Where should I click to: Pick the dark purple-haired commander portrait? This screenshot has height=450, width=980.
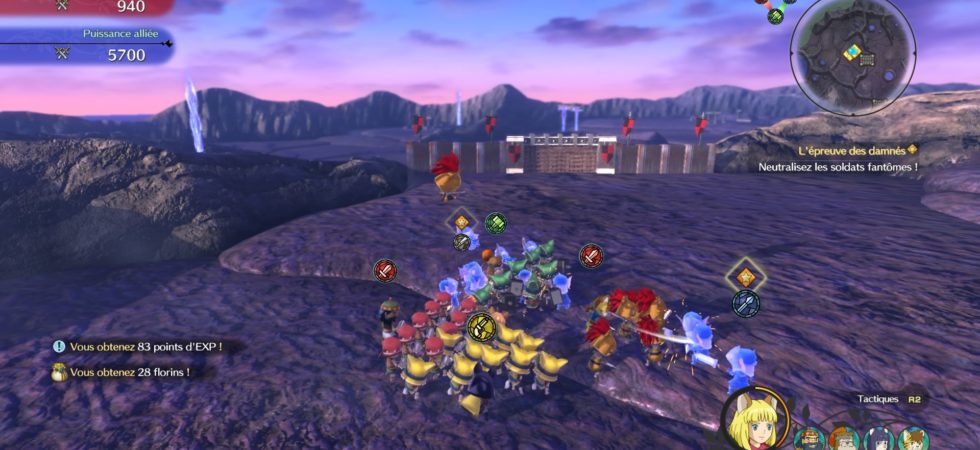click(879, 439)
